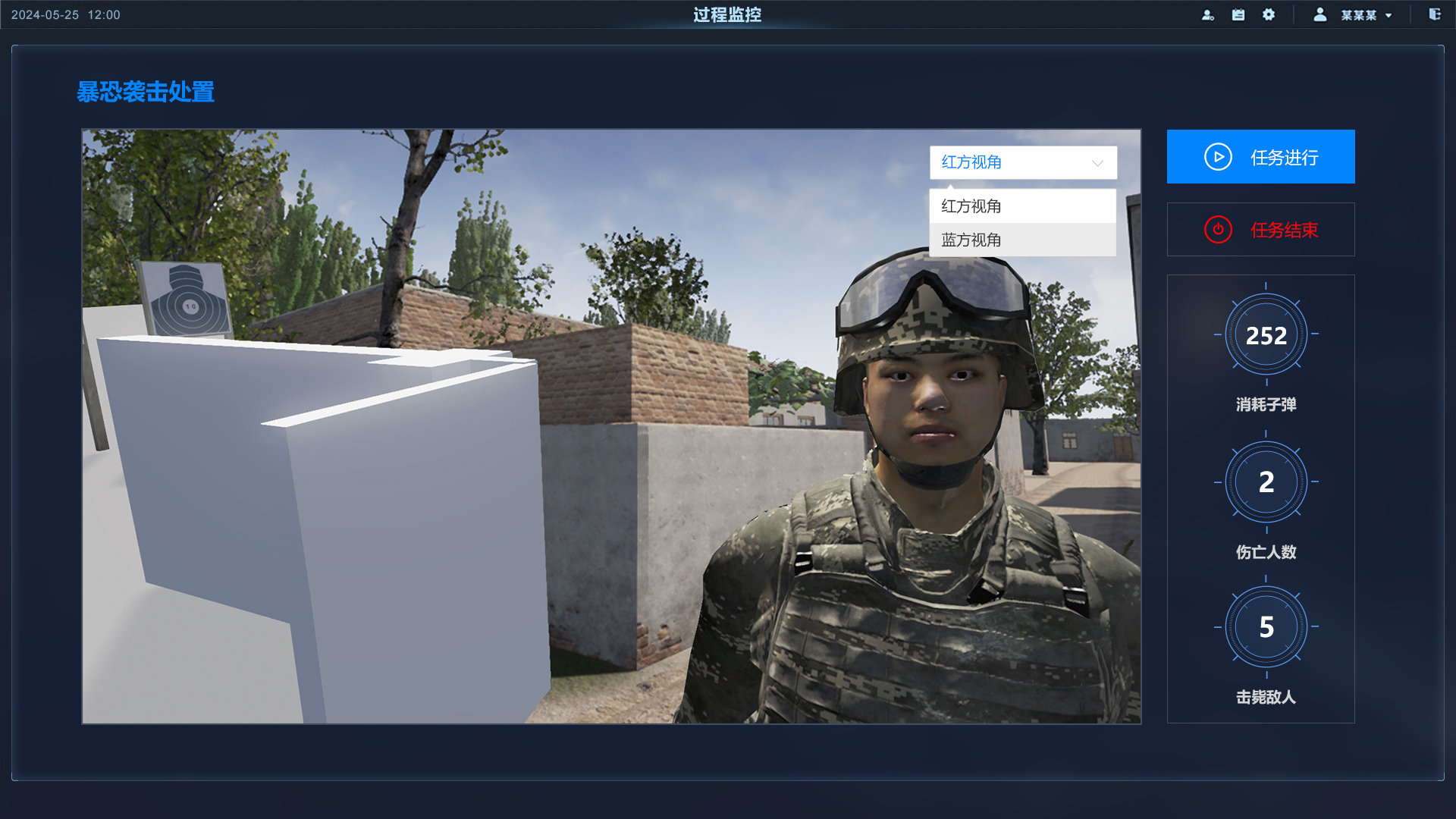End the mission with 任务结束
This screenshot has width=1456, height=819.
pos(1260,230)
